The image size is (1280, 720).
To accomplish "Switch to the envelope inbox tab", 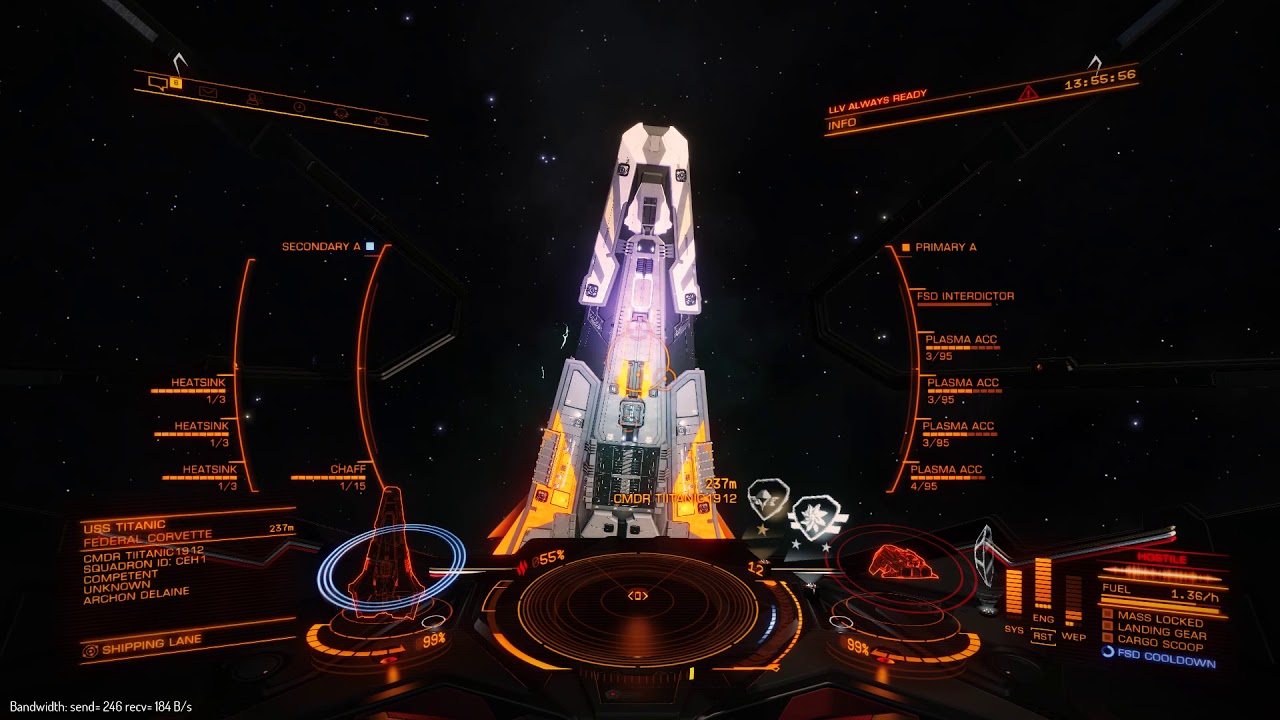I will click(208, 92).
